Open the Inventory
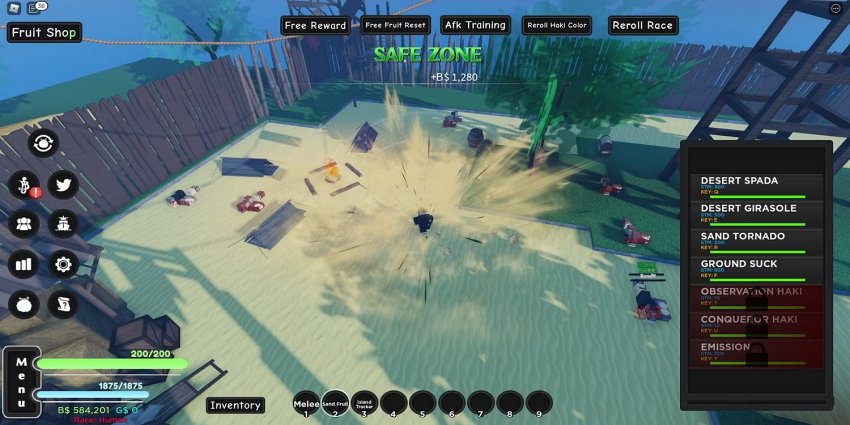This screenshot has height=425, width=850. 236,405
